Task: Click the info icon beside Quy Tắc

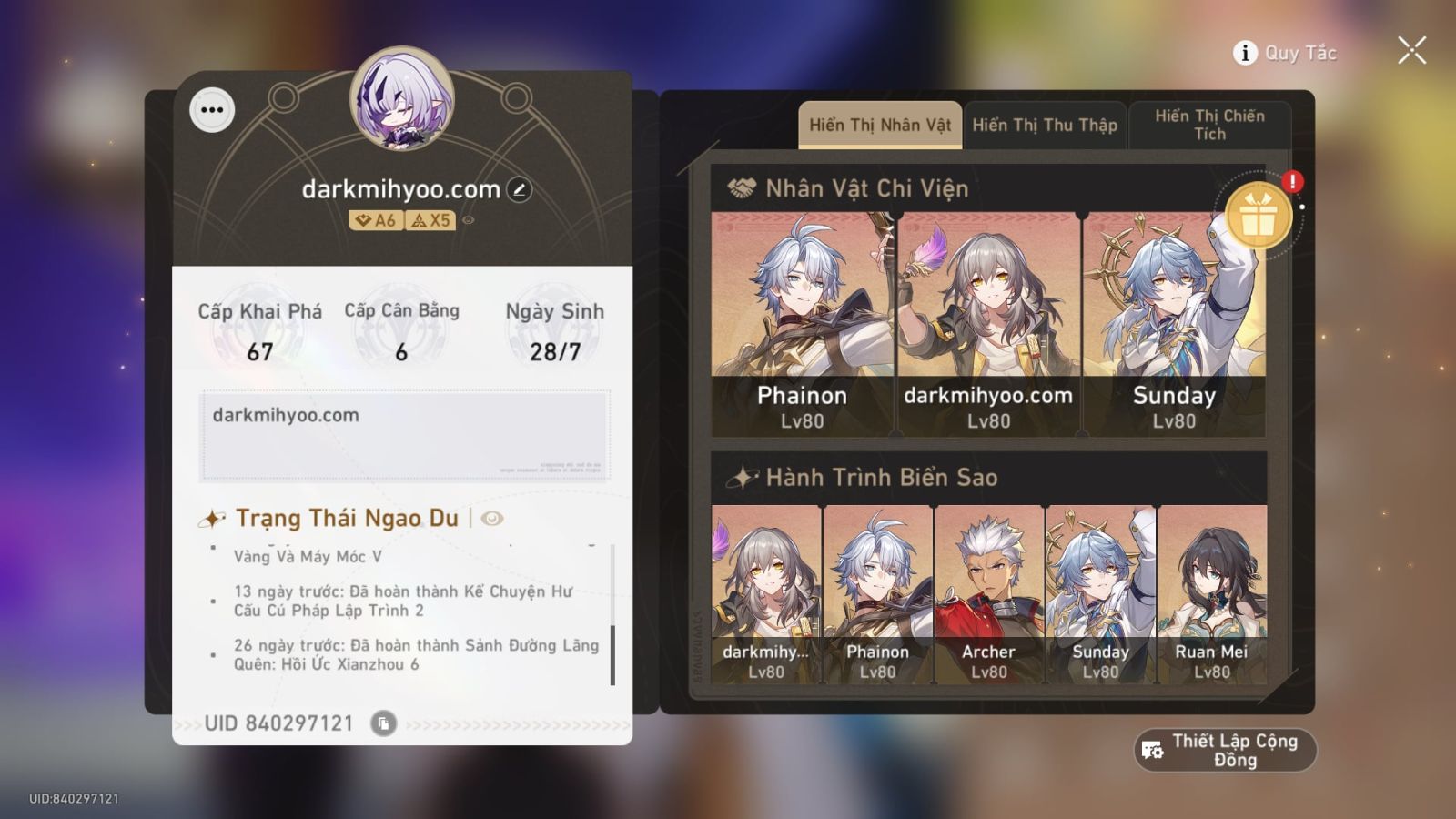Action: 1243,53
